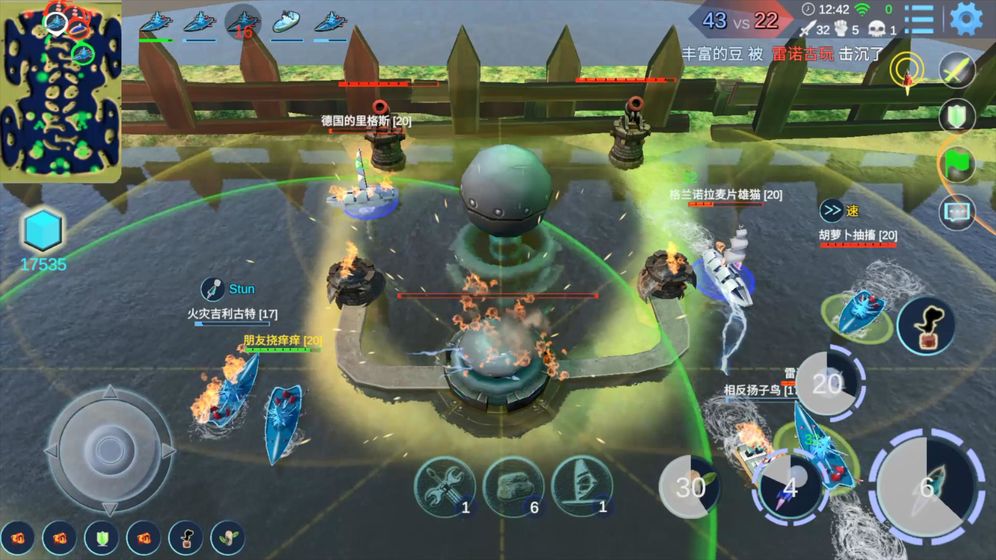Activate the rocket skill showing 4
This screenshot has height=560, width=996.
point(790,487)
